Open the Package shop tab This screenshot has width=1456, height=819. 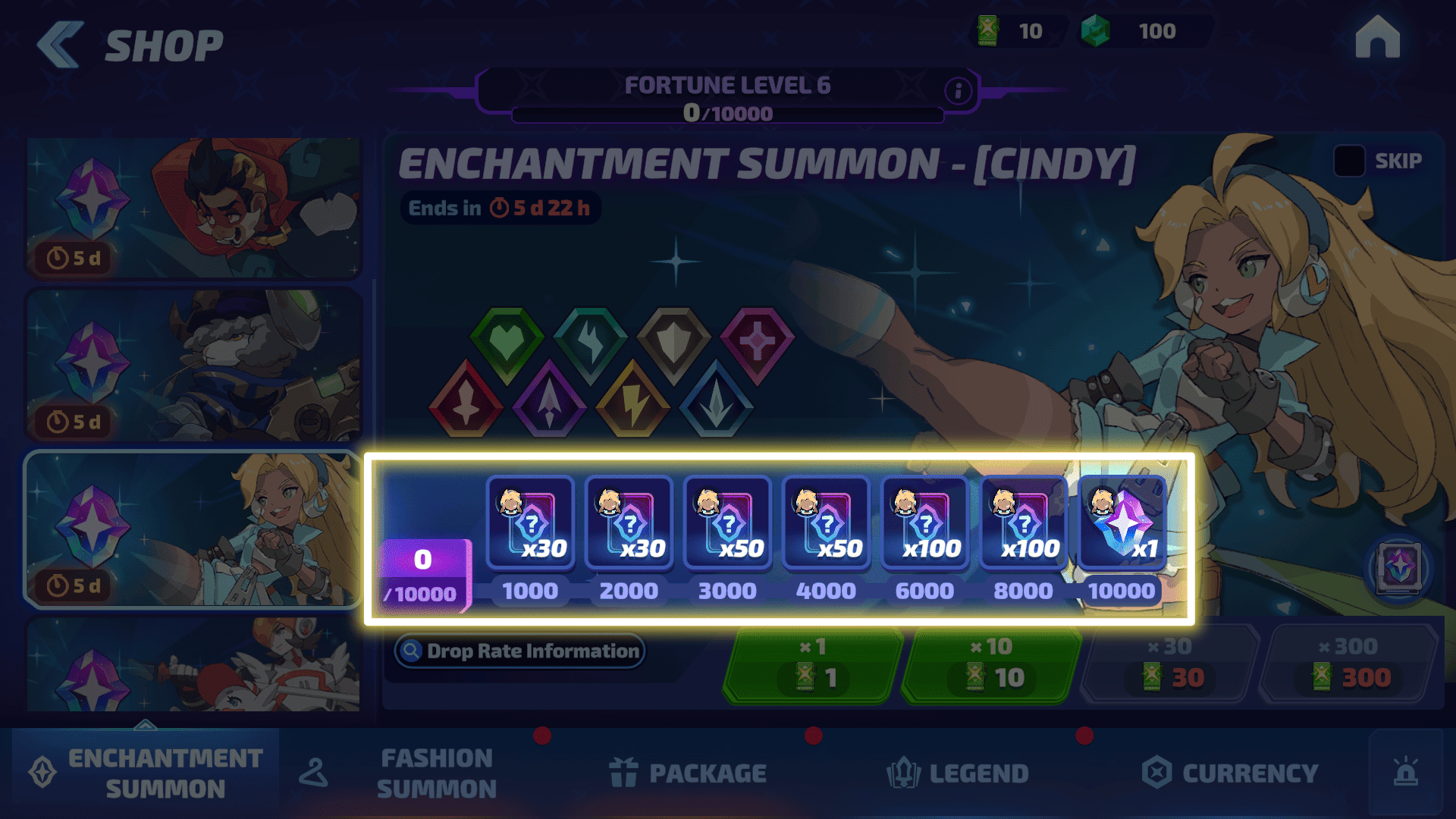coord(688,773)
